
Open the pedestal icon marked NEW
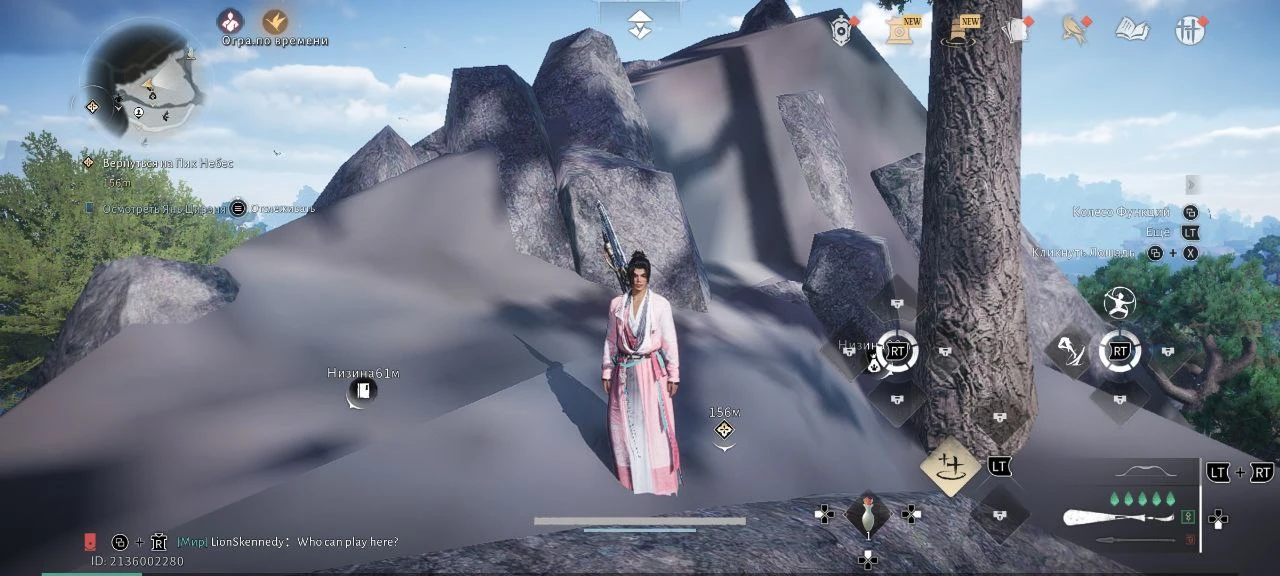tap(959, 30)
